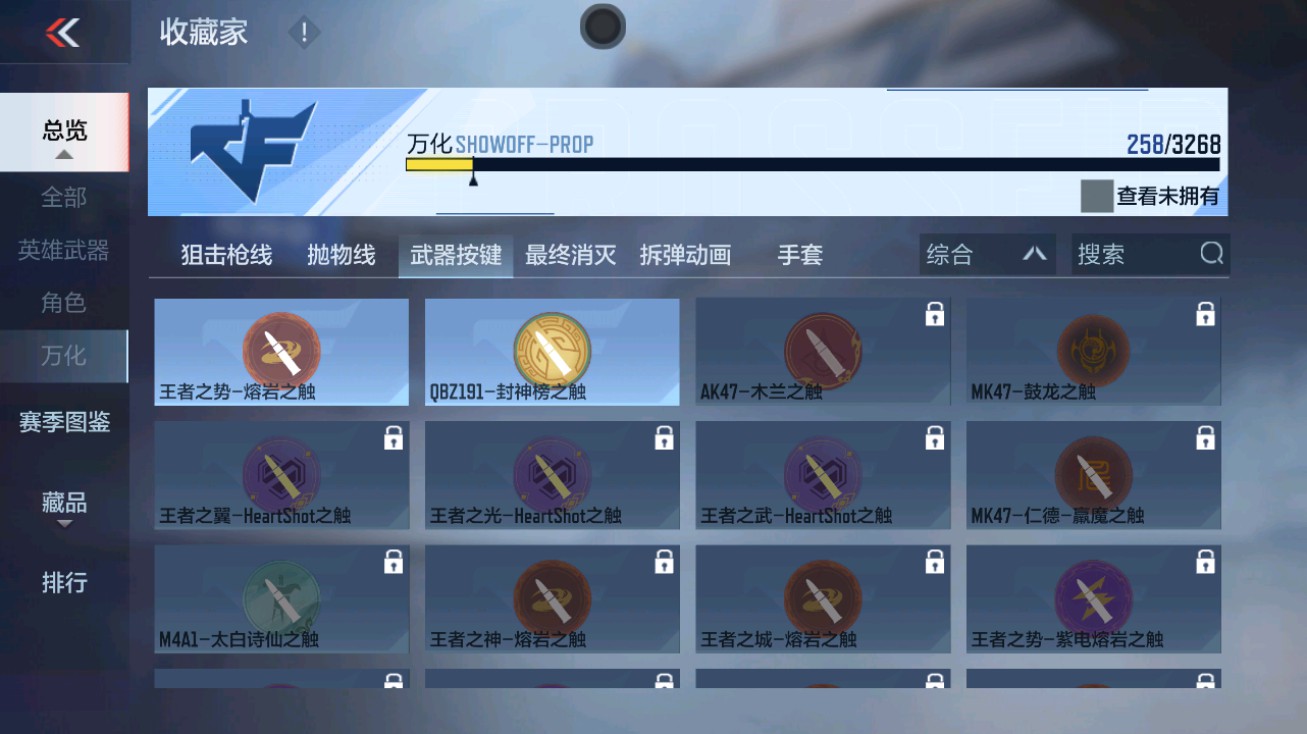Open the QBZ191-封神榜之触 gold medal icon

click(x=552, y=347)
